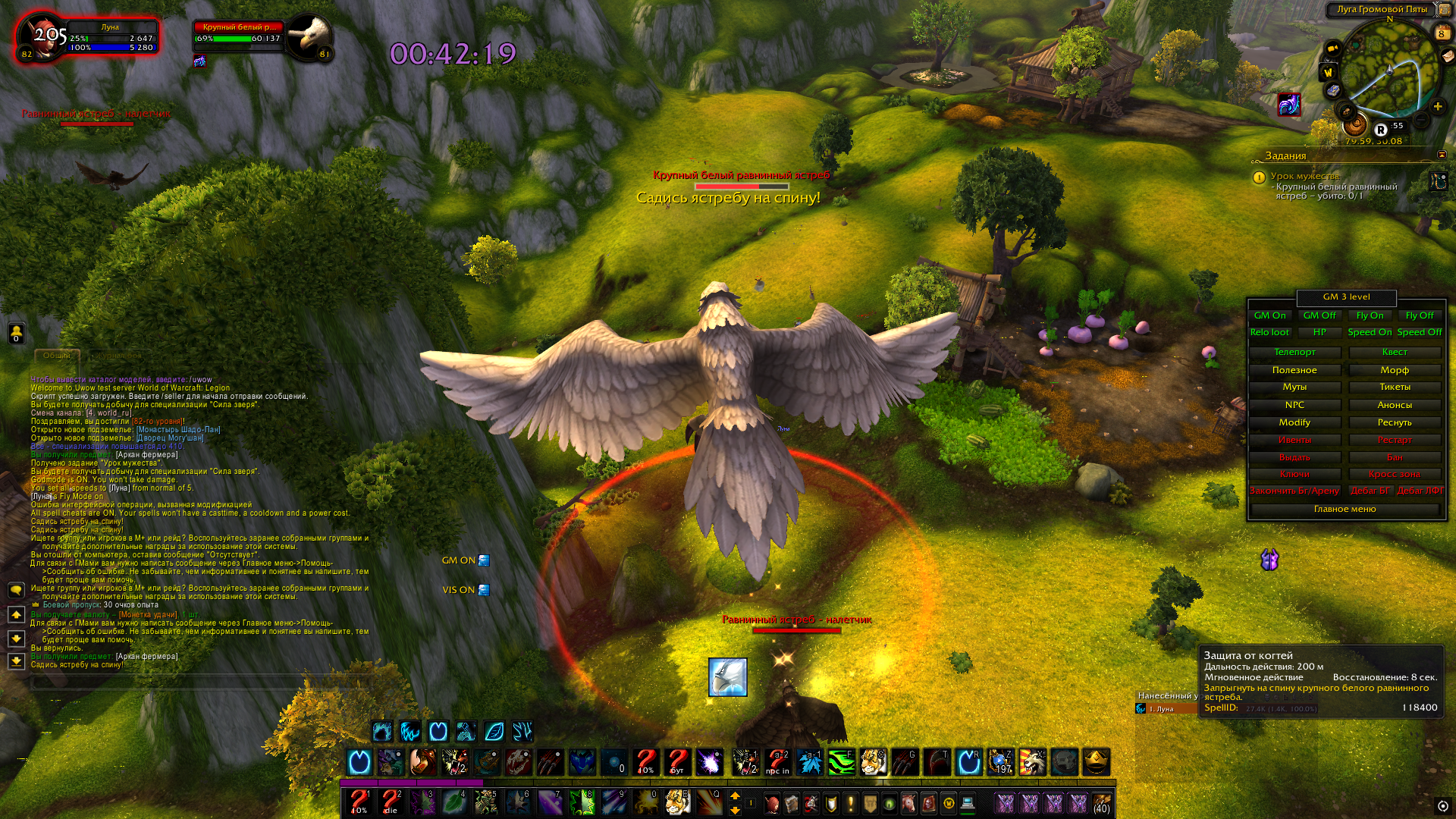
Task: Open the Телепорт menu
Action: click(x=1294, y=352)
